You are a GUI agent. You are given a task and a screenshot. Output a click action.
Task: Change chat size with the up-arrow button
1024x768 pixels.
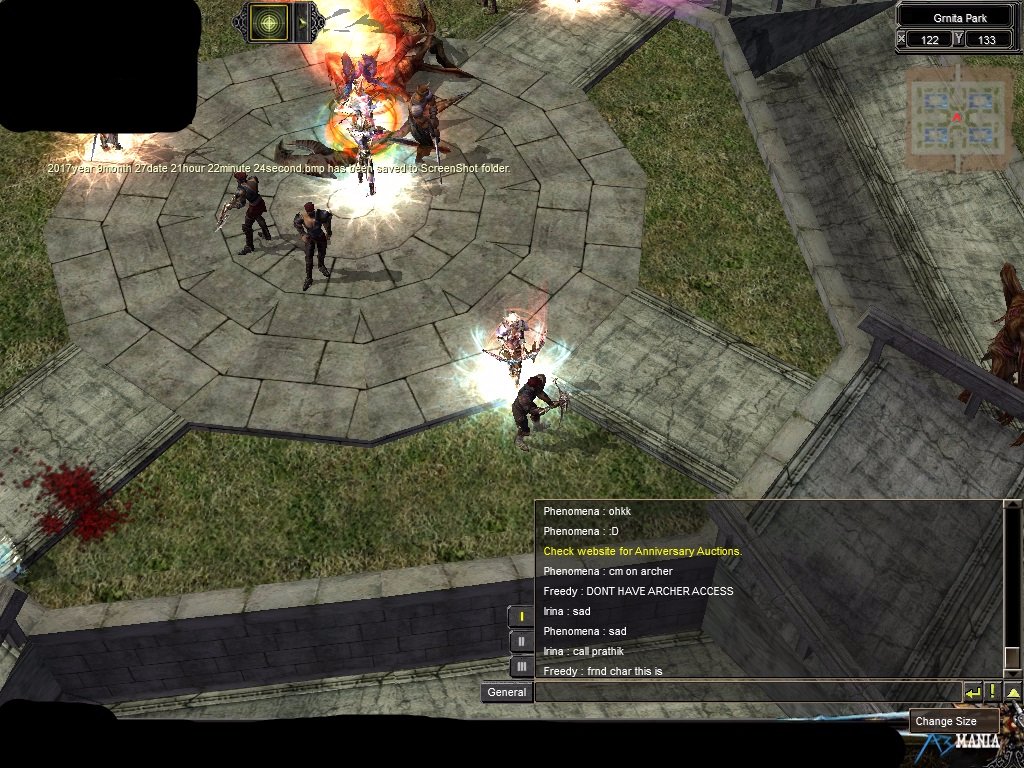click(1013, 692)
